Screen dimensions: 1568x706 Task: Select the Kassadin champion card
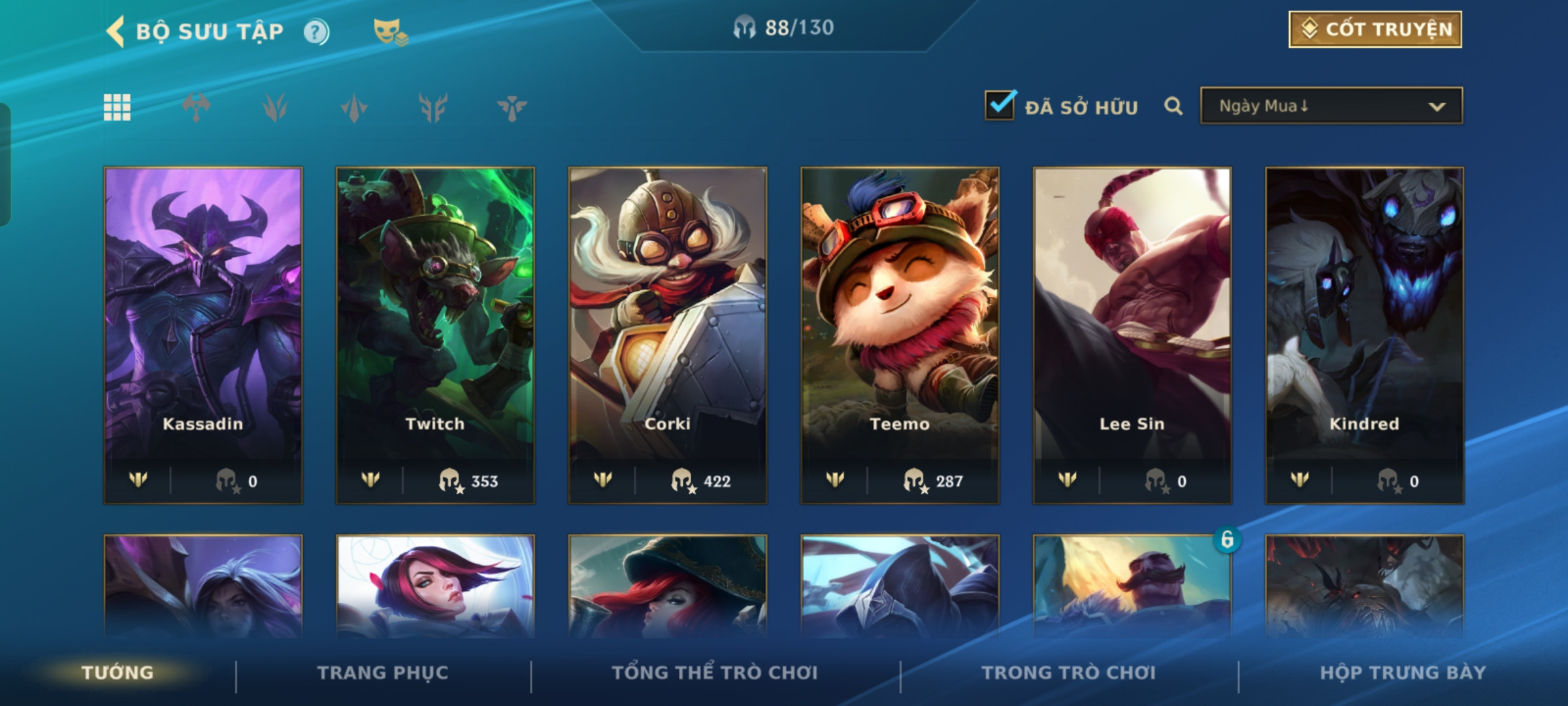[203, 335]
